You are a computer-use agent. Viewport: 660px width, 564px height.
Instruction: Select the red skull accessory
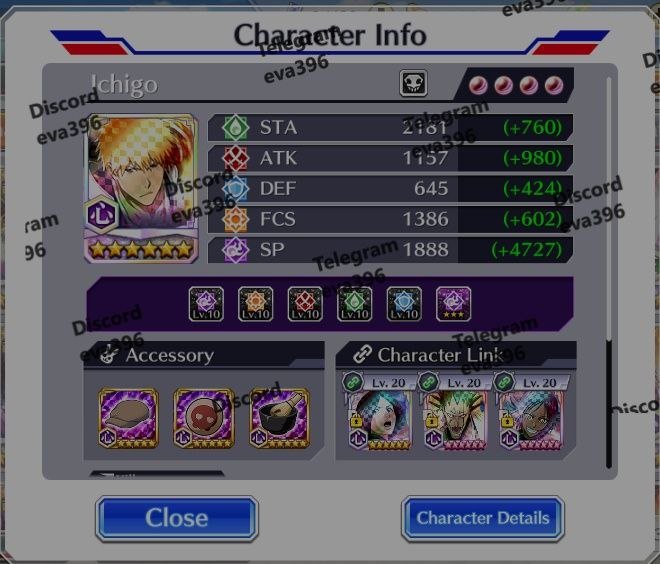[204, 417]
